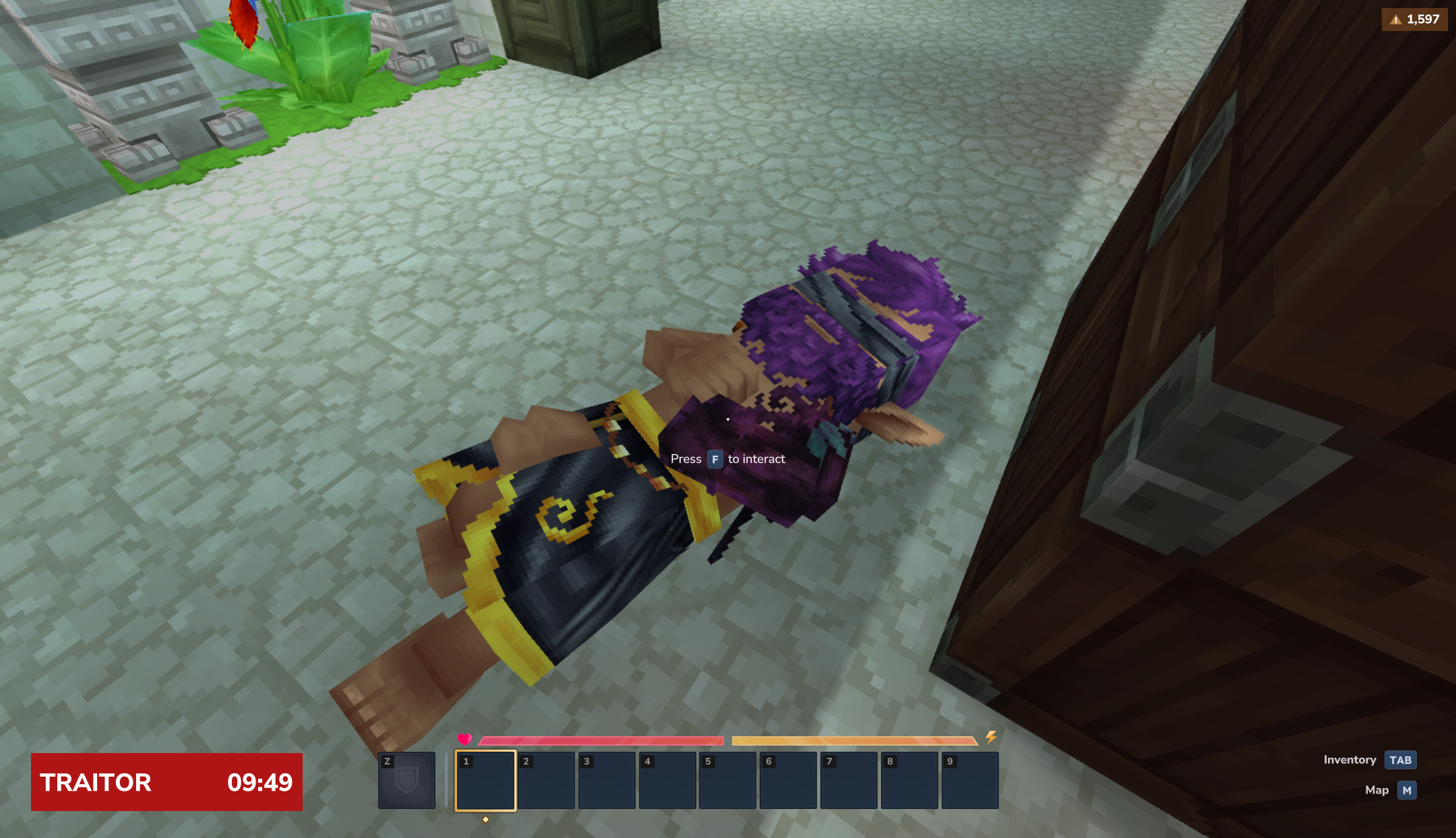Screen dimensions: 1456x838
Task: Select hotbar slot 1
Action: (487, 780)
